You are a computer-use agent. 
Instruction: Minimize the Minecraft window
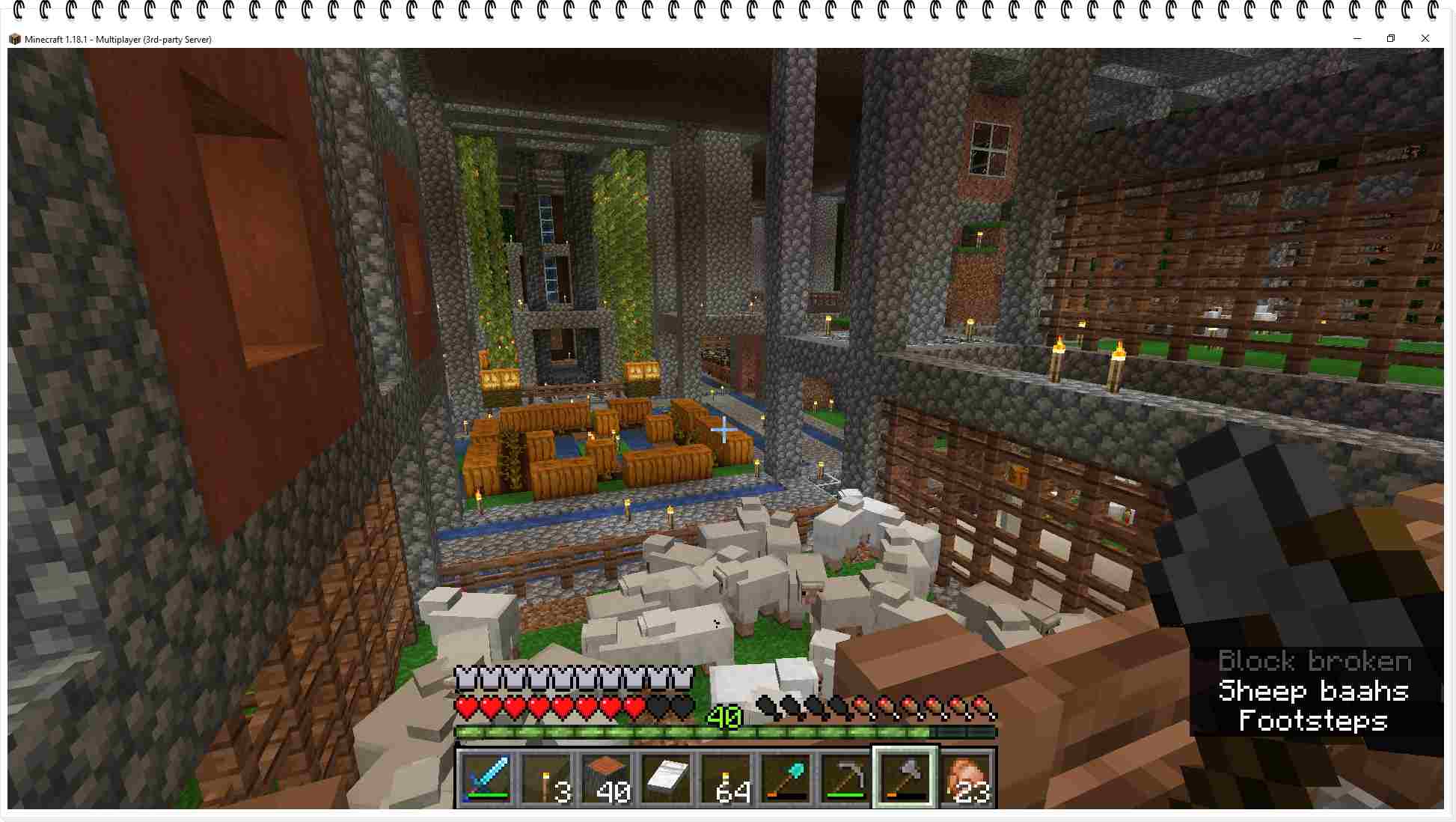click(1357, 38)
